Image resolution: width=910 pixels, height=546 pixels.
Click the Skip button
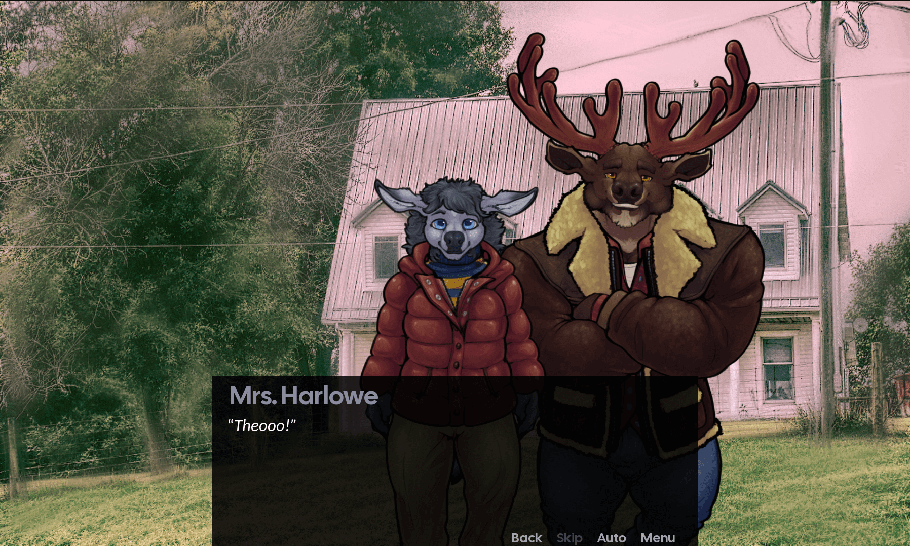point(569,538)
